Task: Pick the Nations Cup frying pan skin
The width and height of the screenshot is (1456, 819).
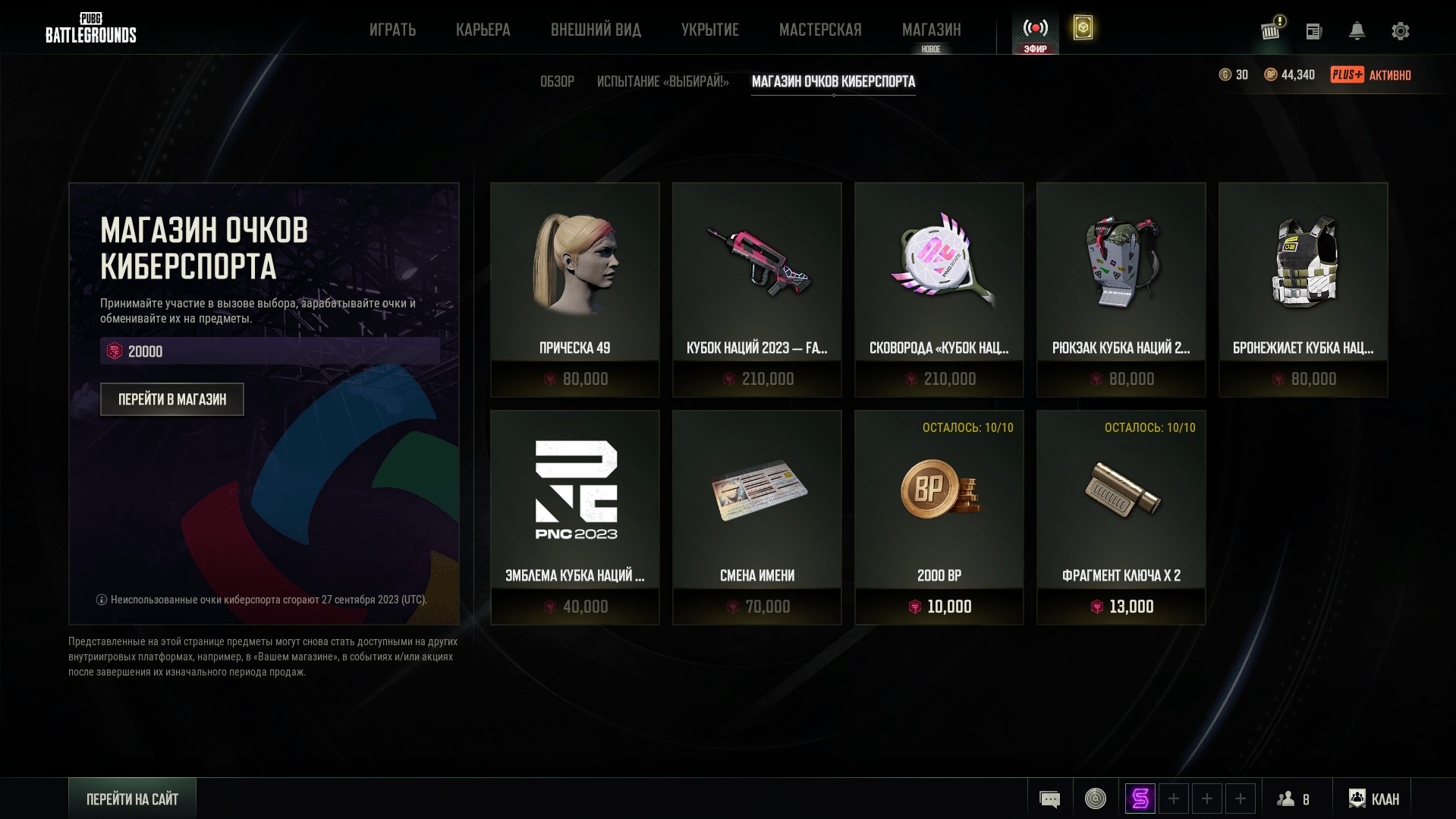Action: [x=939, y=289]
